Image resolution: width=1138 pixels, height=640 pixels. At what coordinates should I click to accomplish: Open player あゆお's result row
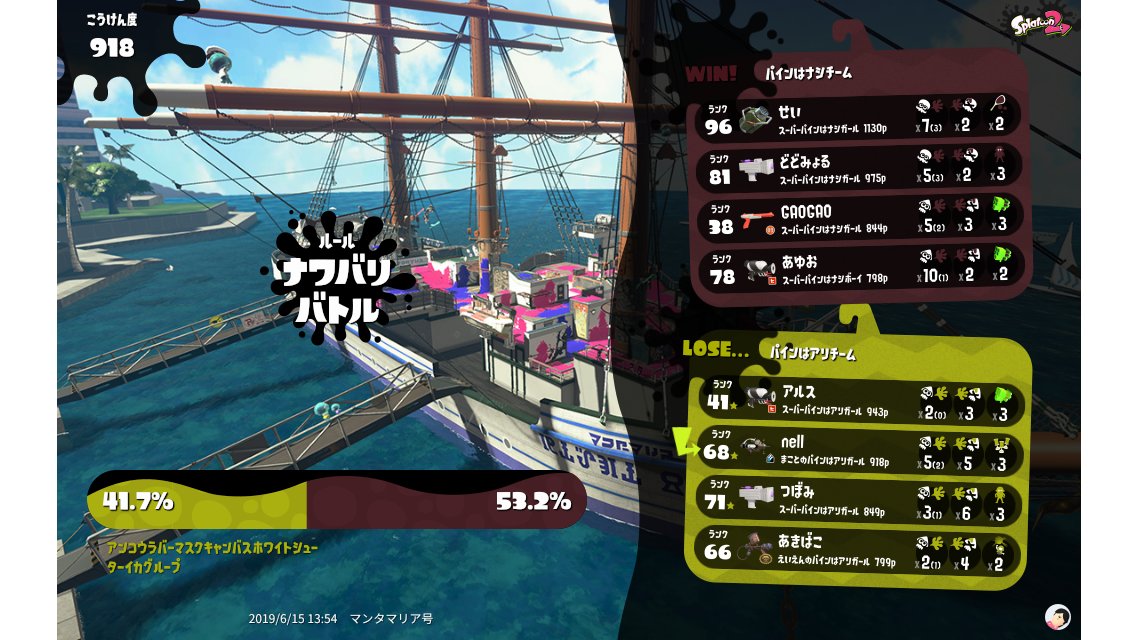coord(860,269)
